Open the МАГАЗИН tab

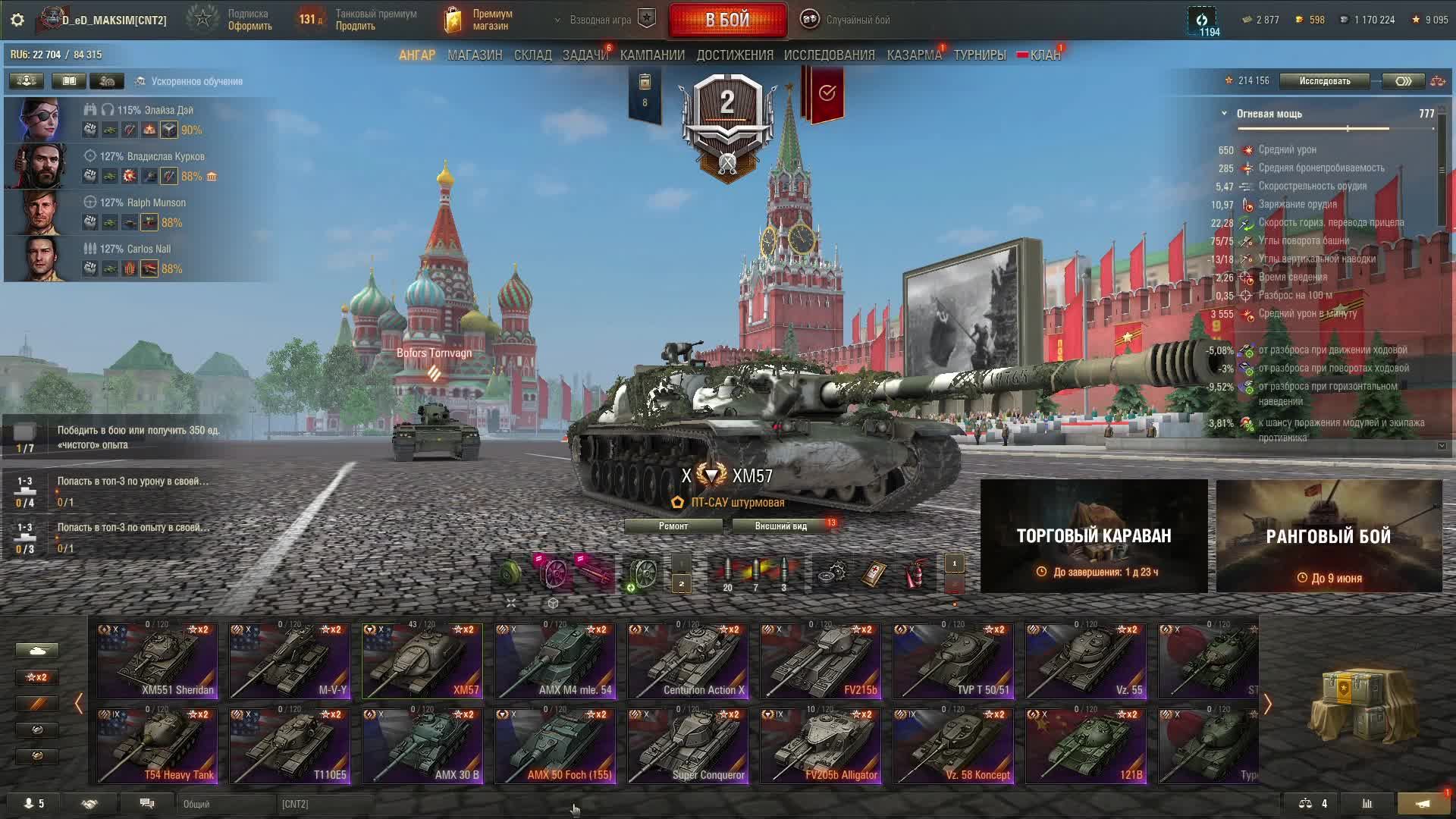[475, 55]
